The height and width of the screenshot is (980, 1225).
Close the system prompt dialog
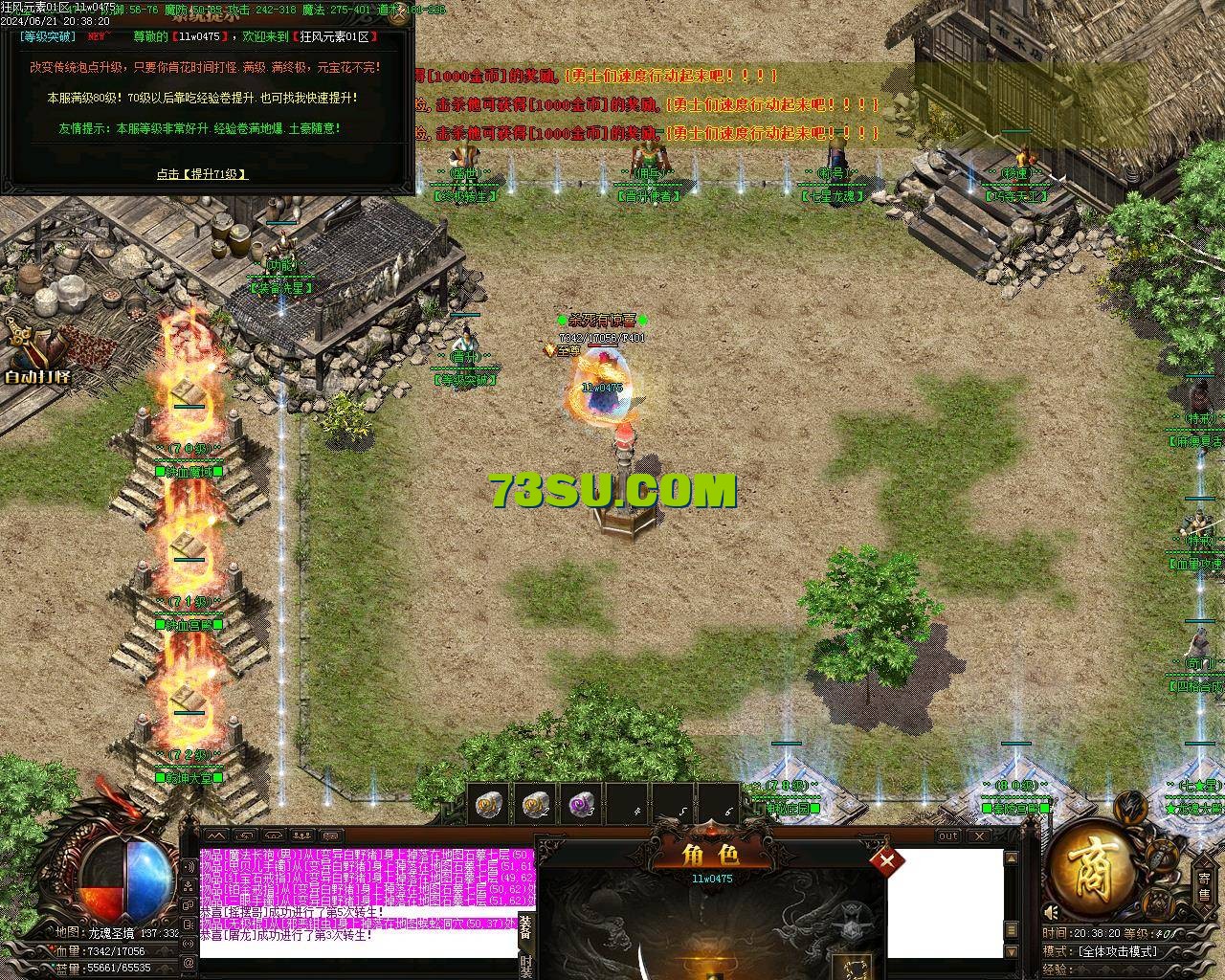click(401, 15)
